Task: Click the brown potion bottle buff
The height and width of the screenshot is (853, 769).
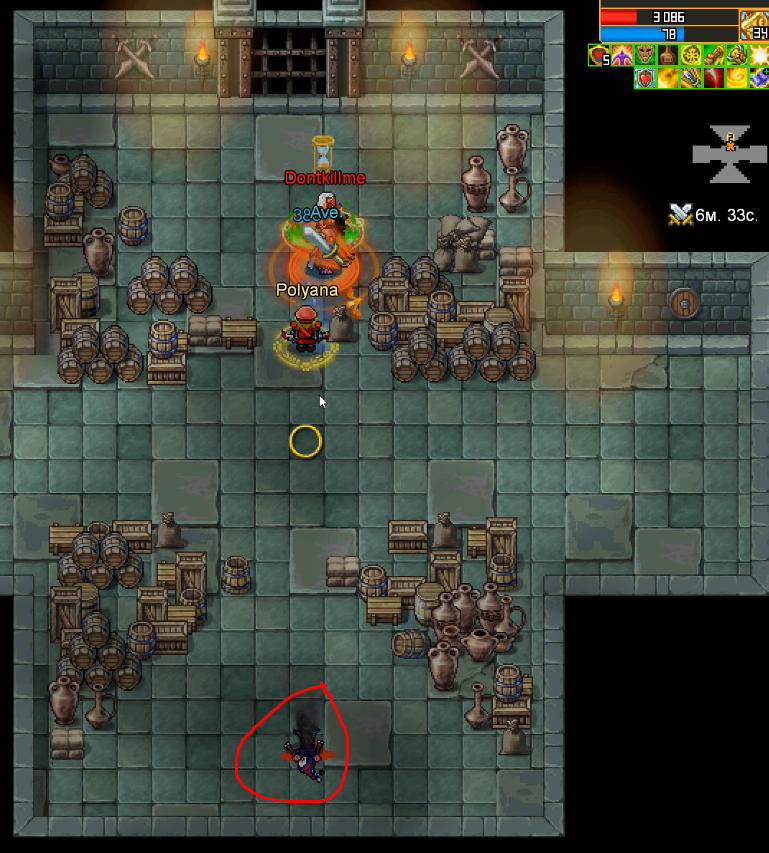Action: (668, 56)
